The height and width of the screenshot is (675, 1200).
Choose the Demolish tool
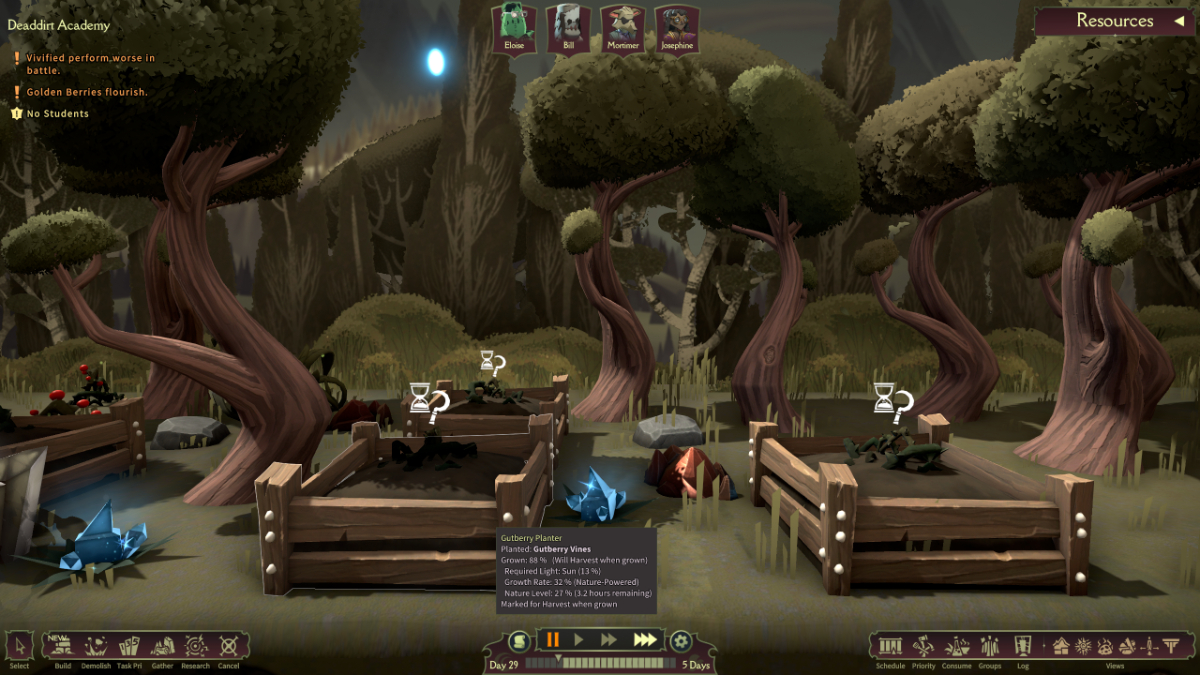[97, 645]
